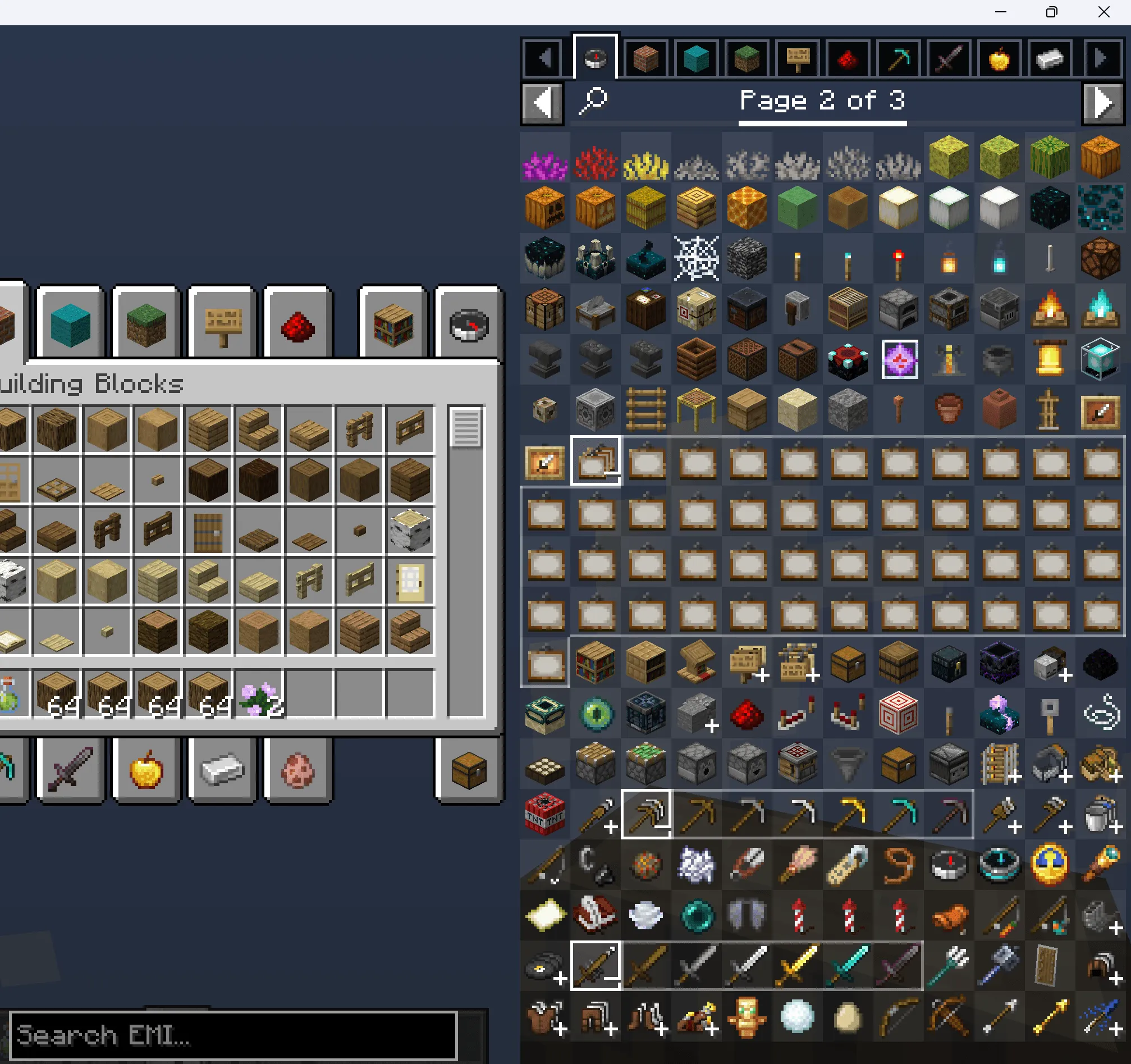Click the left tab-scroll arrow
This screenshot has height=1064, width=1131.
click(542, 57)
